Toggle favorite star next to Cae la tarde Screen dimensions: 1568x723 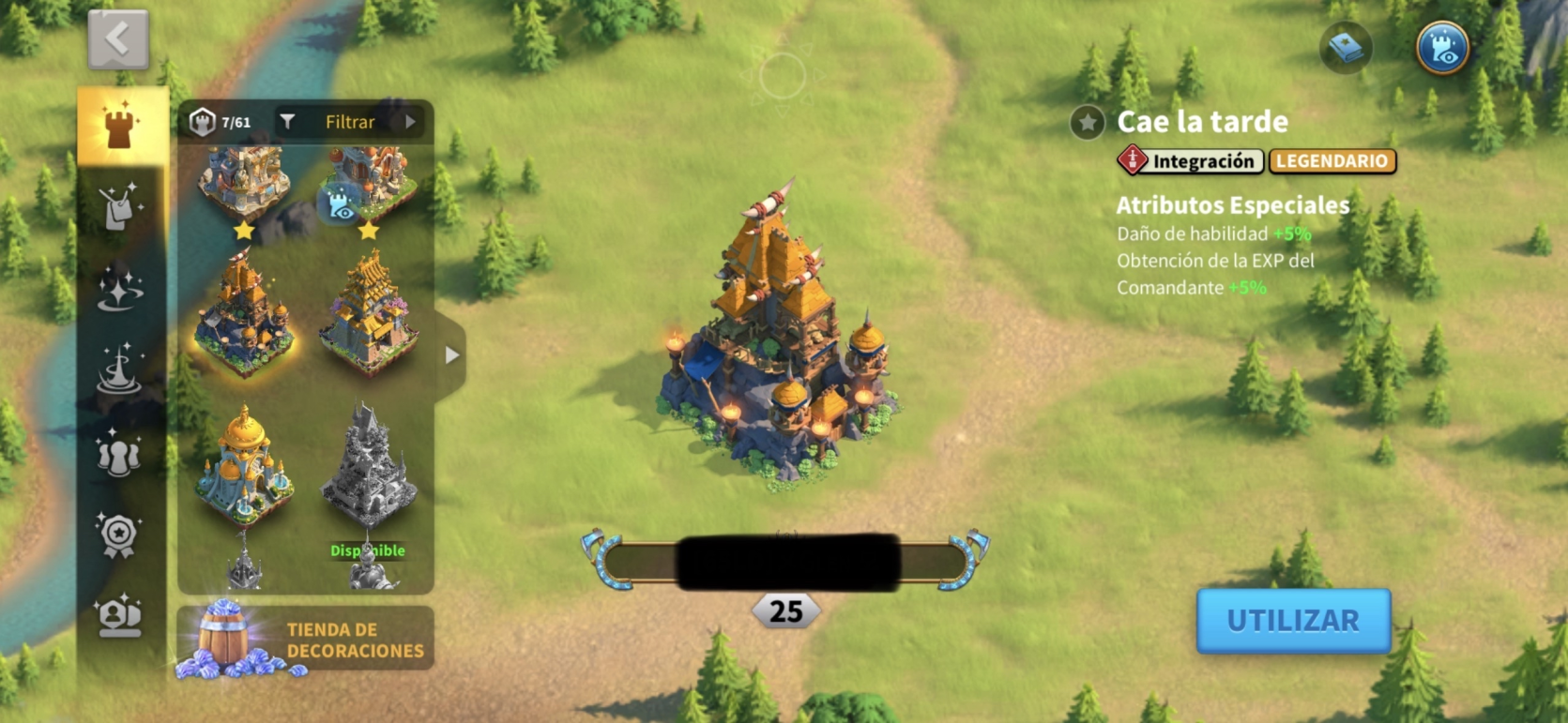(x=1087, y=123)
